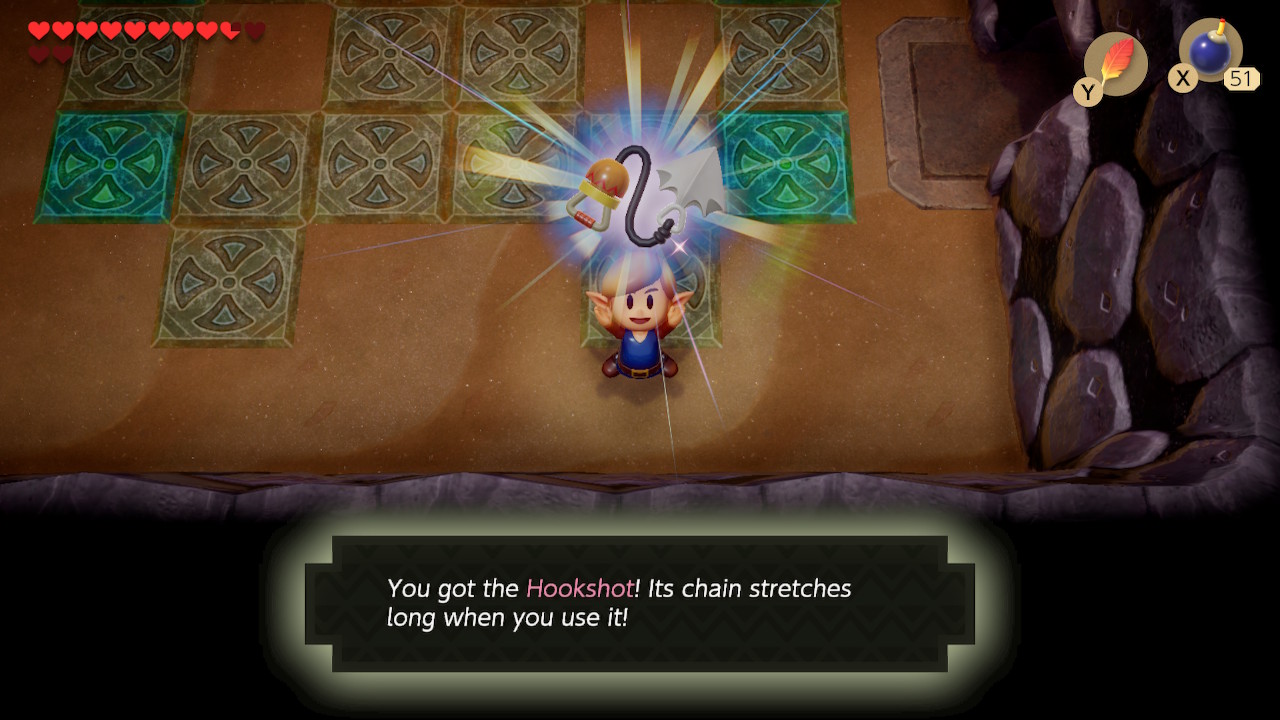Select the bomb item slot
The height and width of the screenshot is (720, 1280).
point(1210,51)
